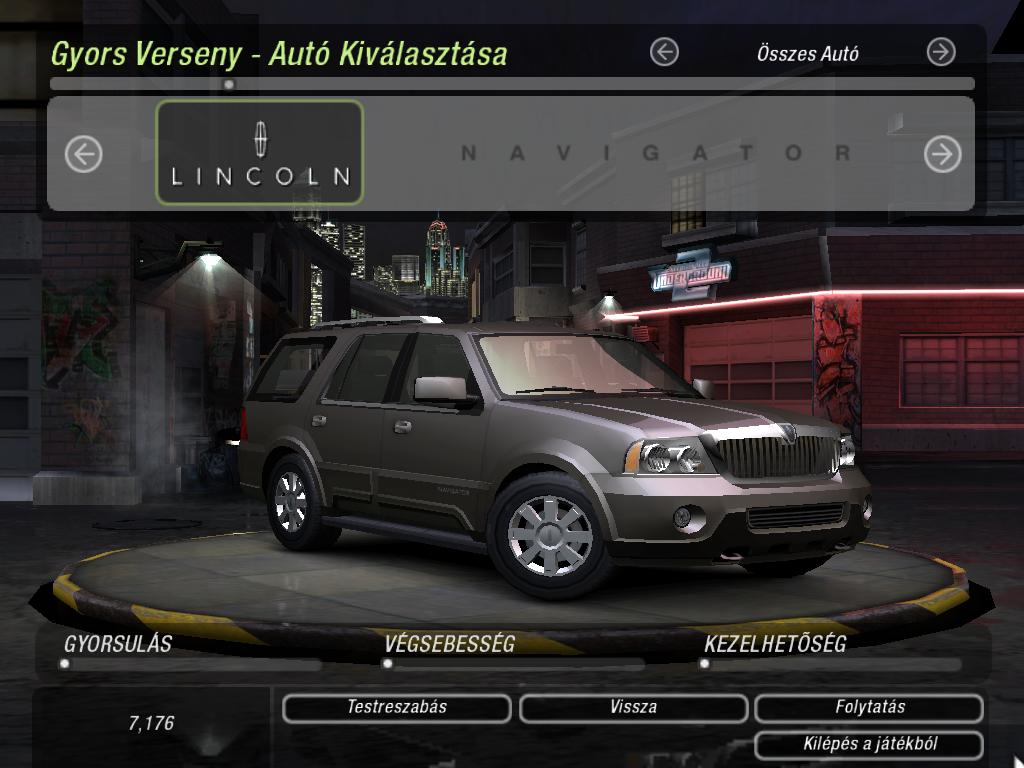Go back with the Vissza button
The height and width of the screenshot is (768, 1024).
(633, 708)
